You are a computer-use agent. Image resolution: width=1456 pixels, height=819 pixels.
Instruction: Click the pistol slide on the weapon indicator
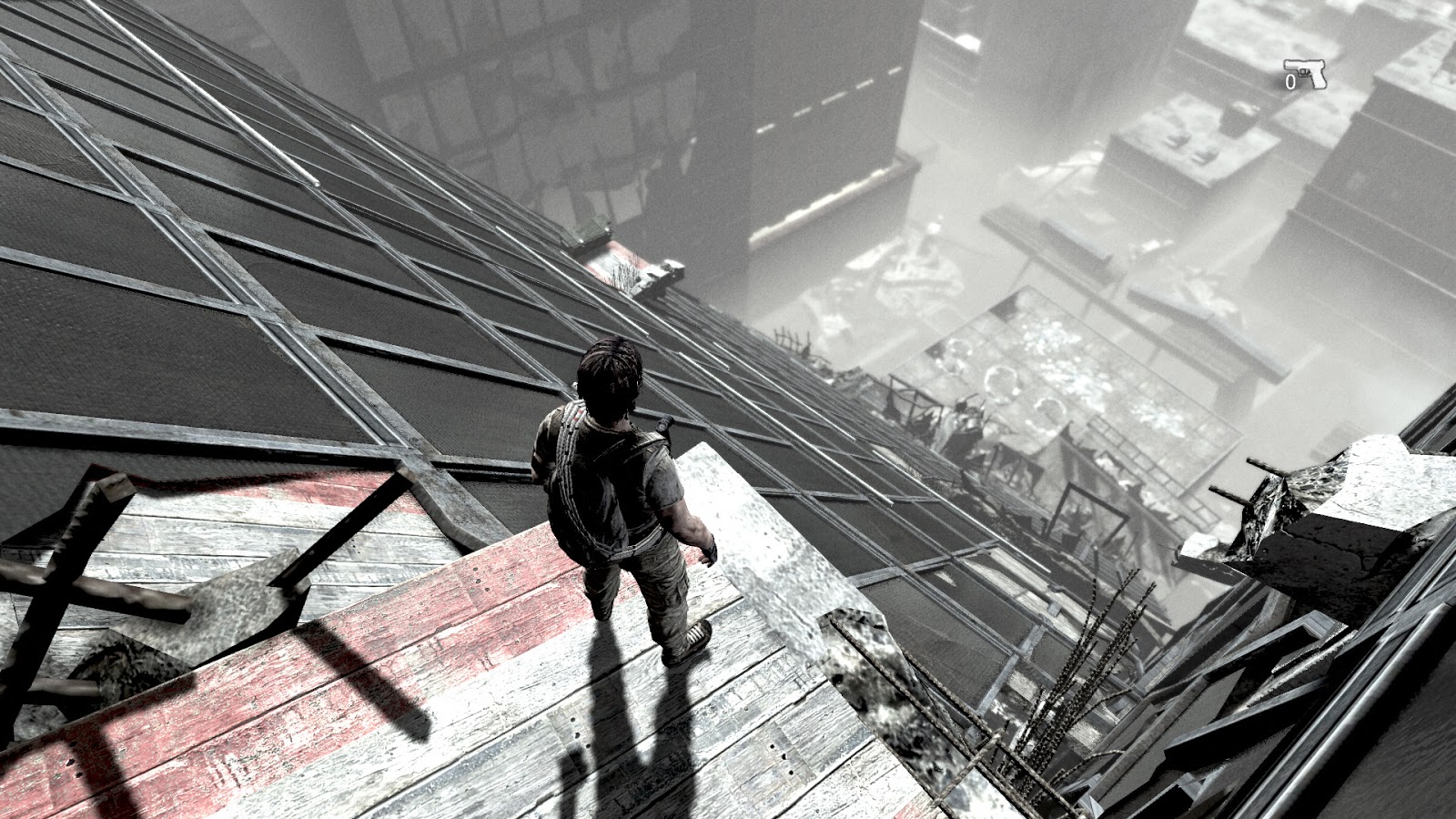[1303, 63]
